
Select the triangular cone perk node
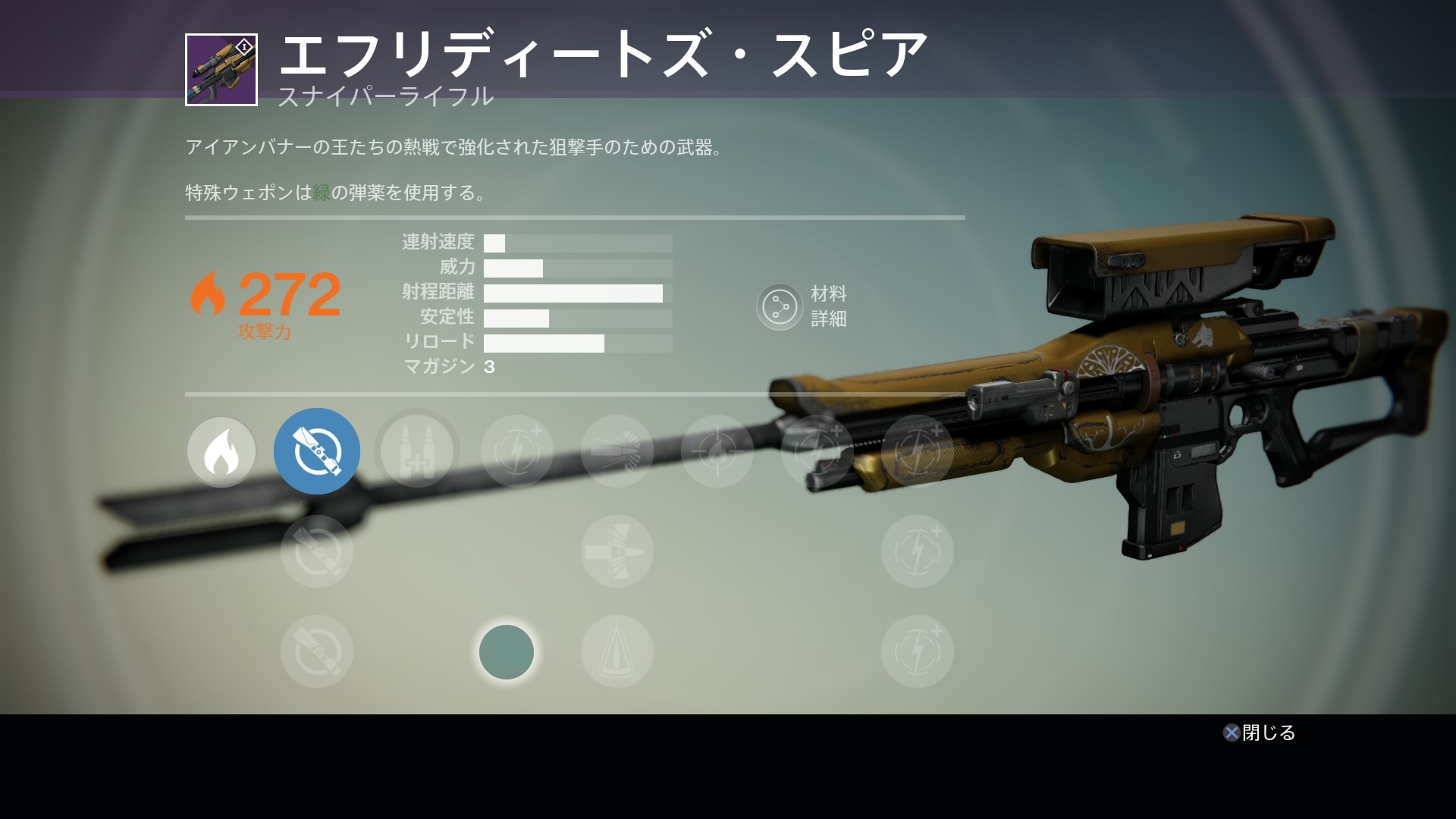click(617, 651)
